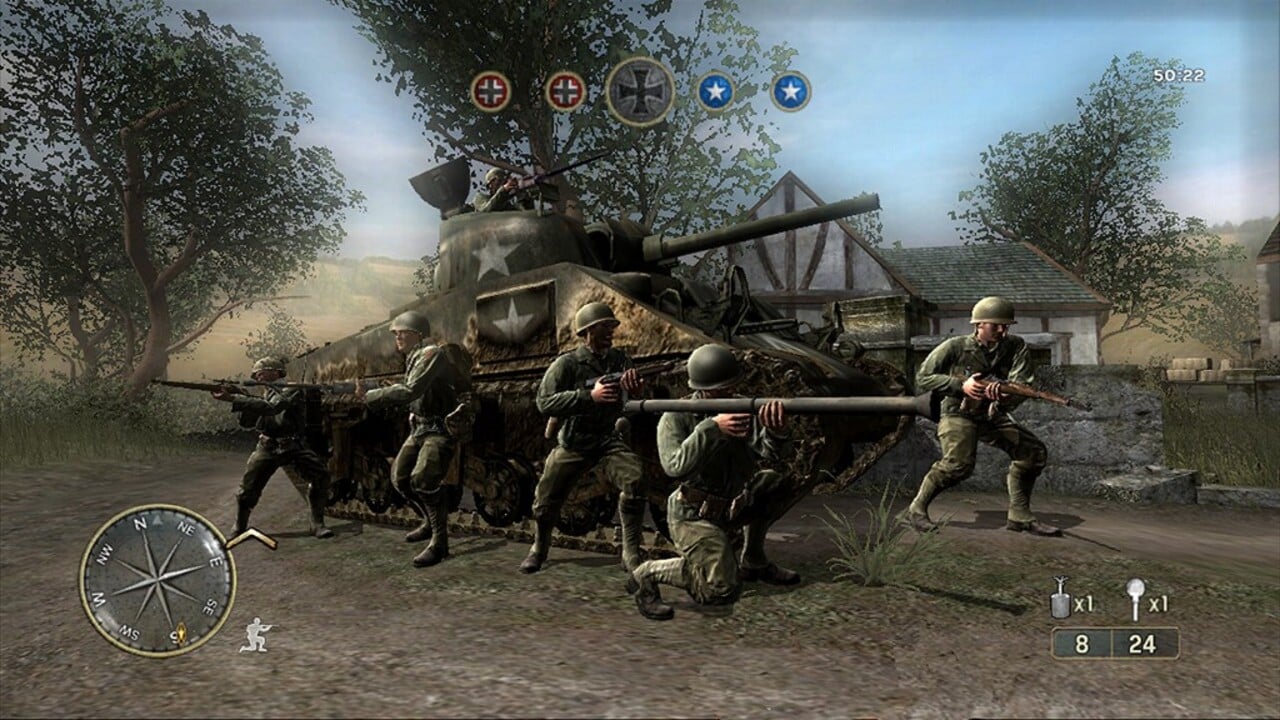Click the SE marking on the compass ring
Image resolution: width=1280 pixels, height=720 pixels.
[x=208, y=604]
